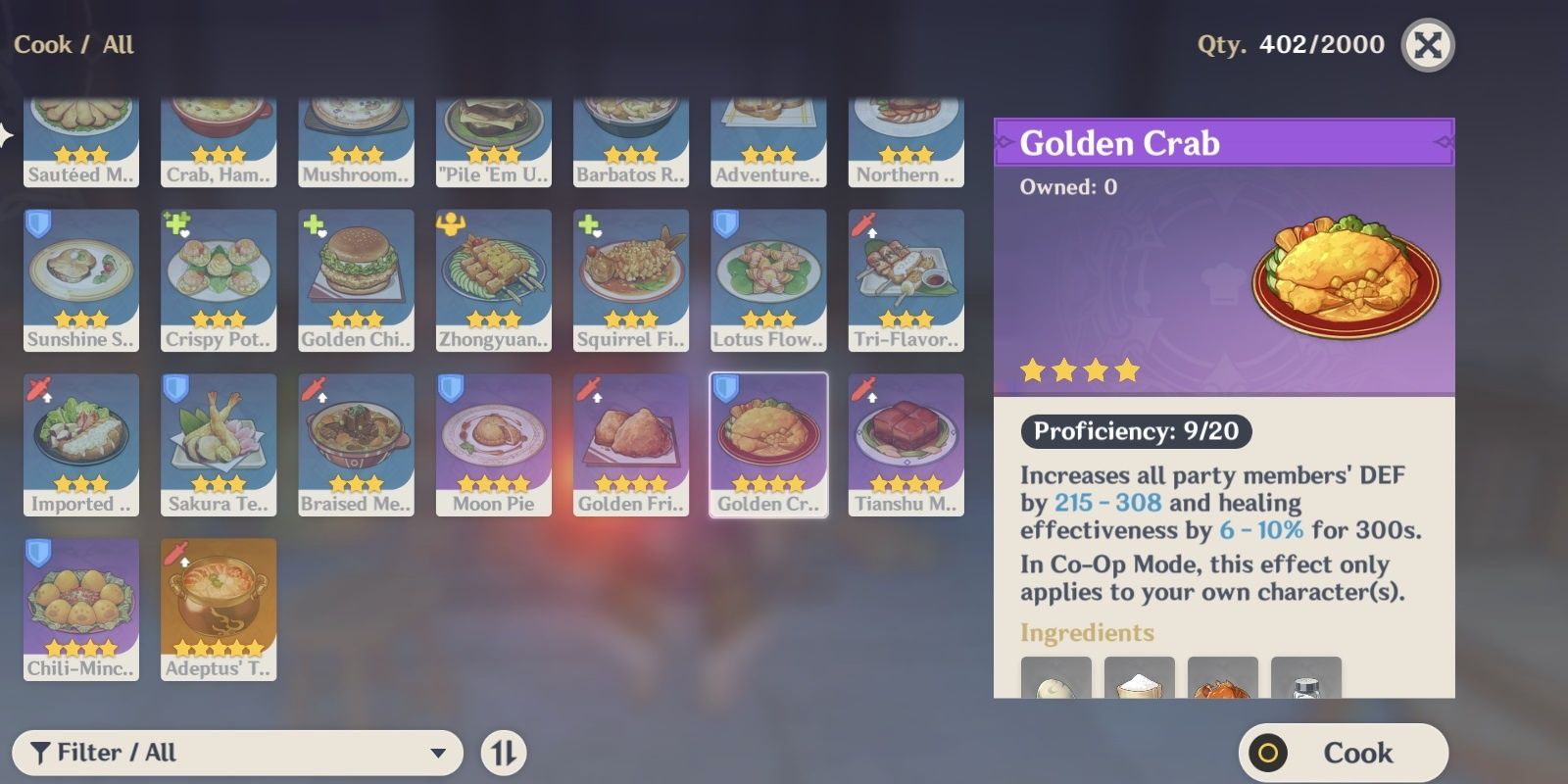The image size is (1568, 784).
Task: Switch to the All tab in Cook menu
Action: [118, 44]
